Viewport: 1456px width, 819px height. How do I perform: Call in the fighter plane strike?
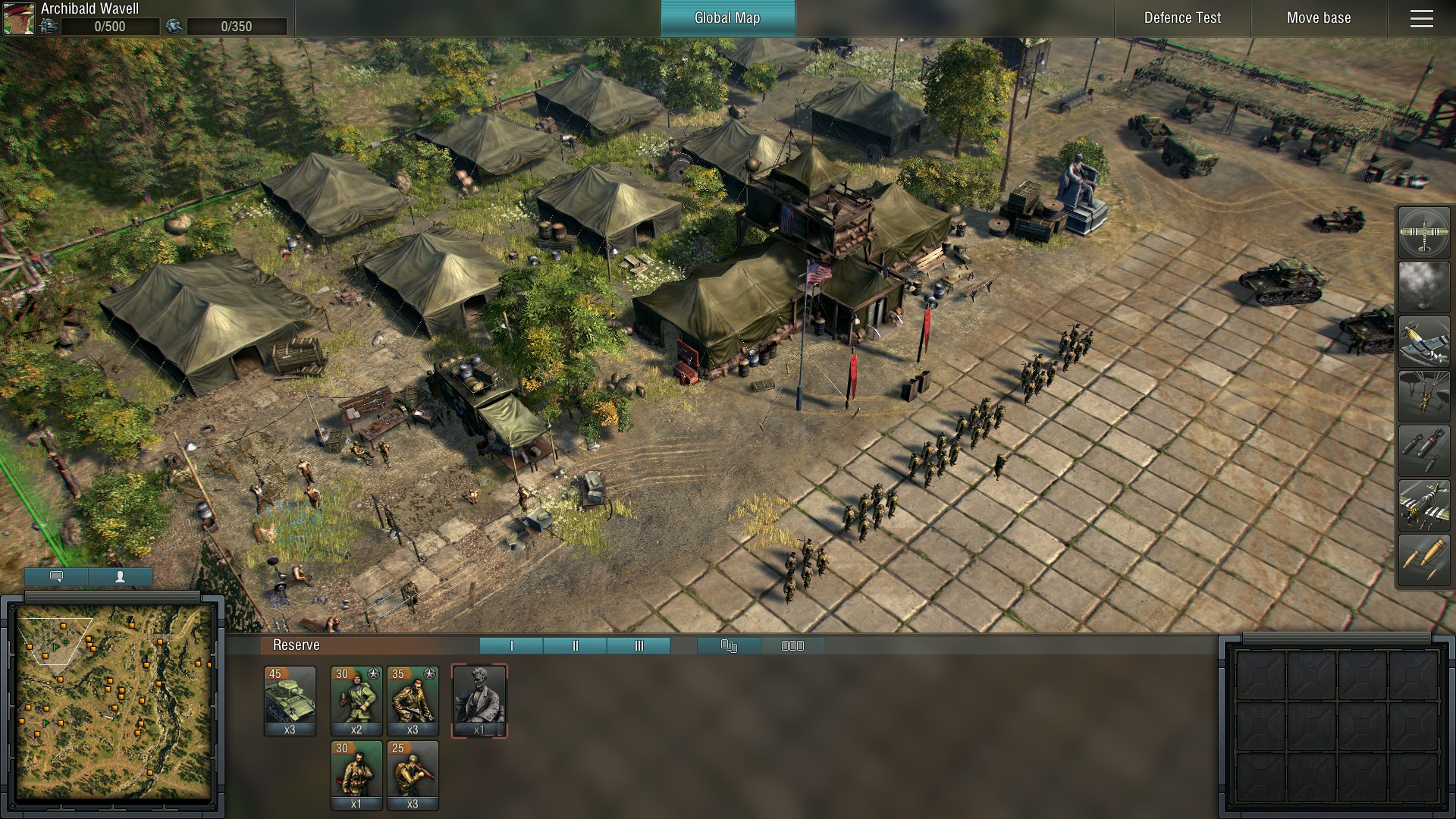pyautogui.click(x=1423, y=341)
